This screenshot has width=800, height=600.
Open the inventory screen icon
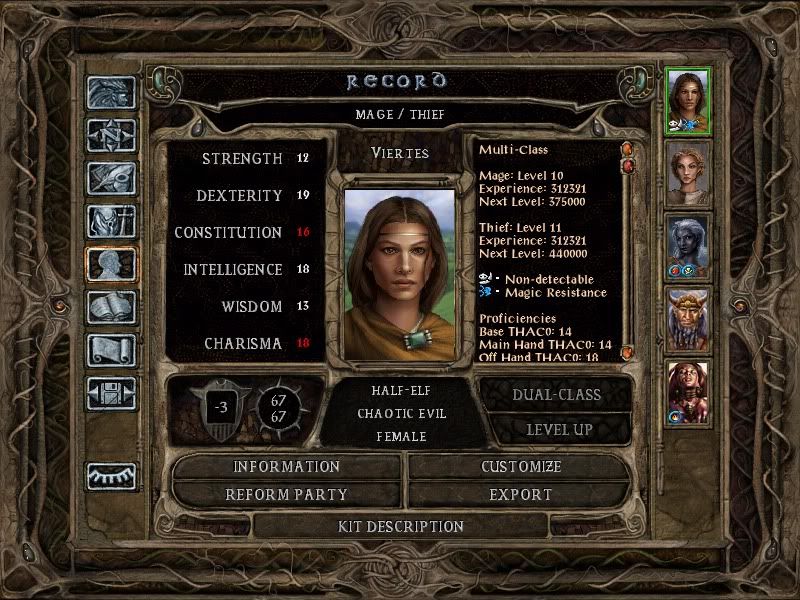pos(111,221)
